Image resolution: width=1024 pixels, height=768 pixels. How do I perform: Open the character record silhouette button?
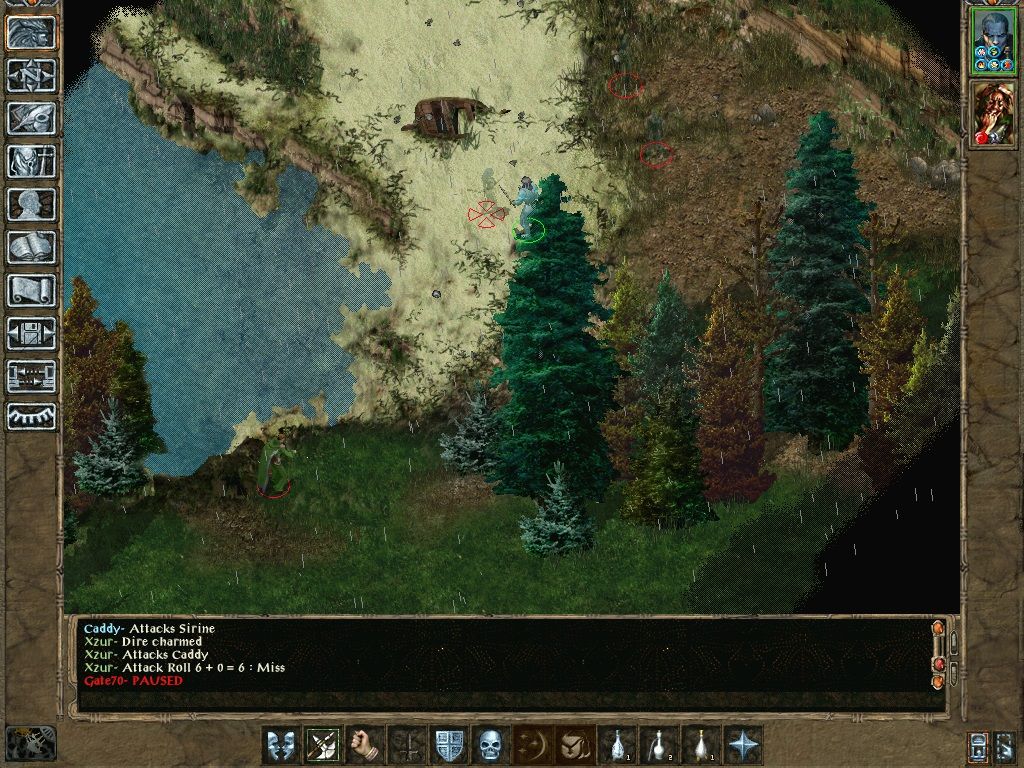(32, 204)
